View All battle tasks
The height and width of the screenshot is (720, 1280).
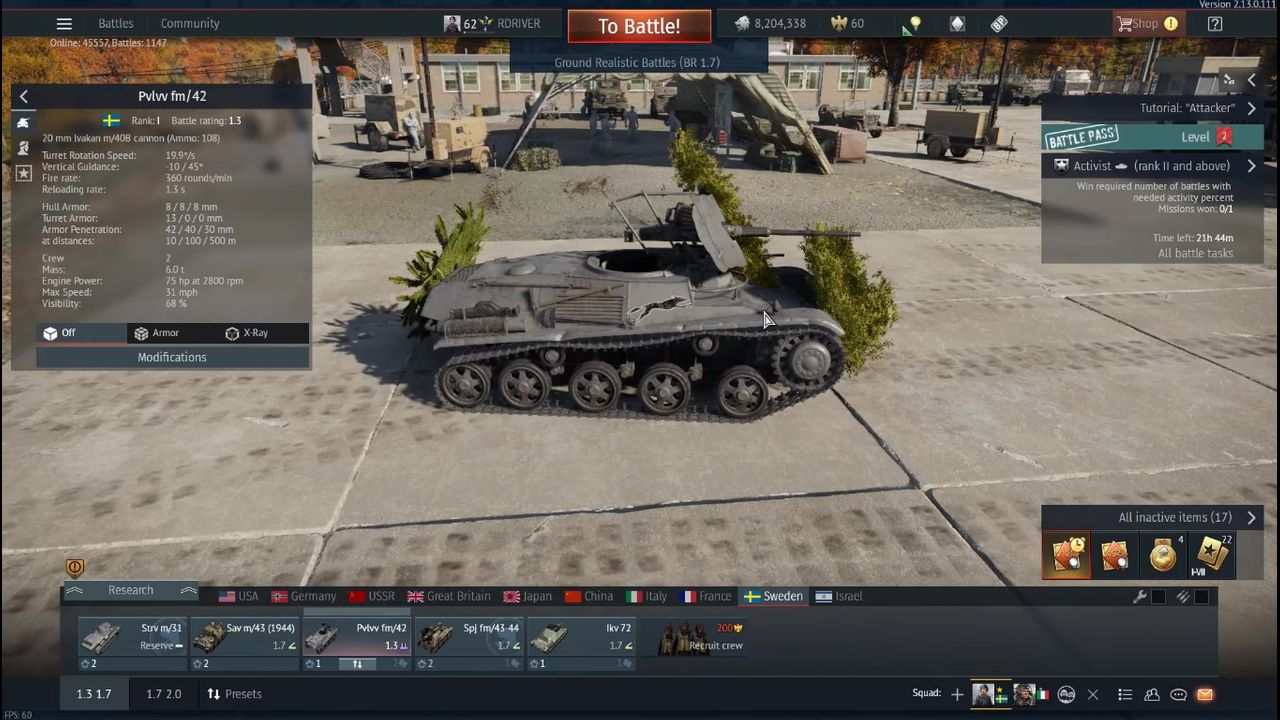[1195, 253]
